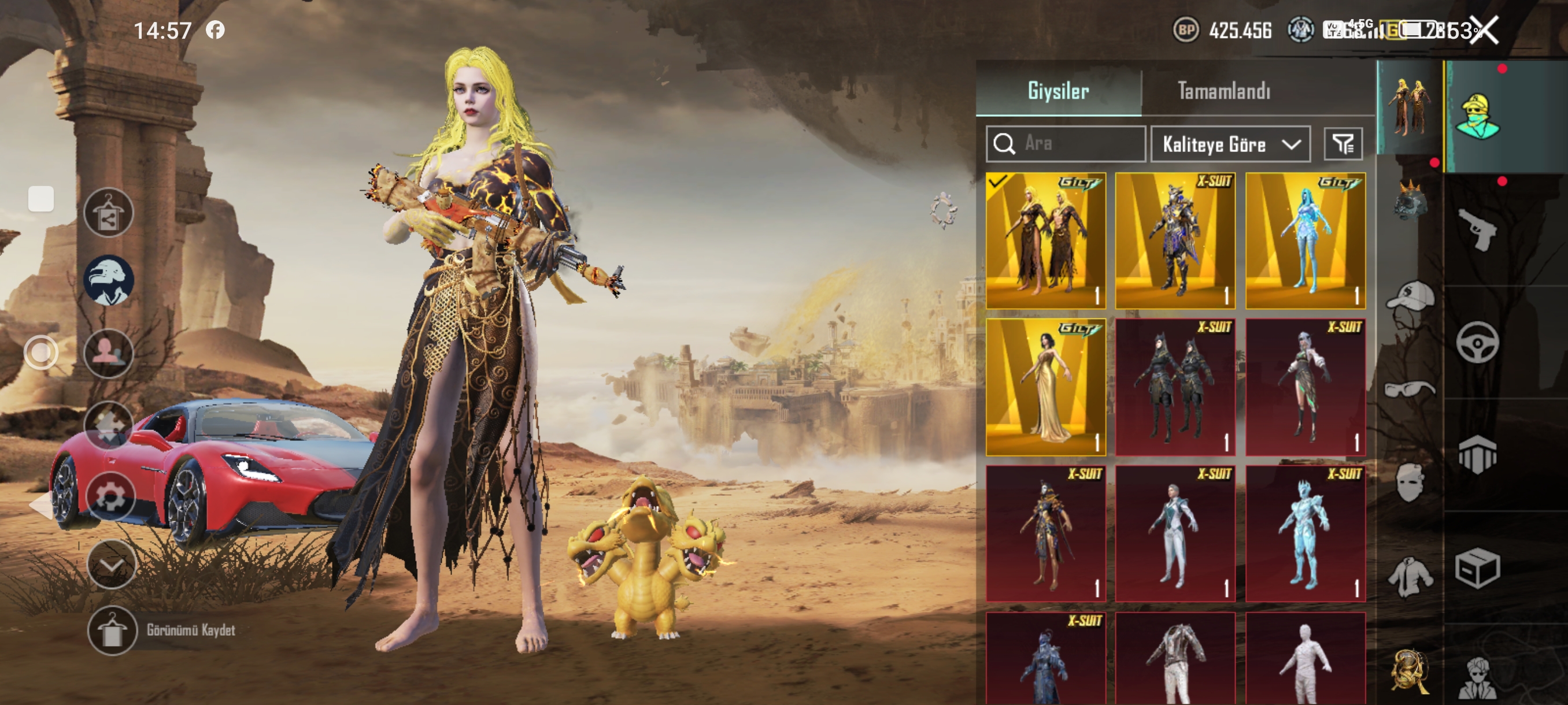1568x705 pixels.
Task: Open the box crate category
Action: coord(1477,568)
